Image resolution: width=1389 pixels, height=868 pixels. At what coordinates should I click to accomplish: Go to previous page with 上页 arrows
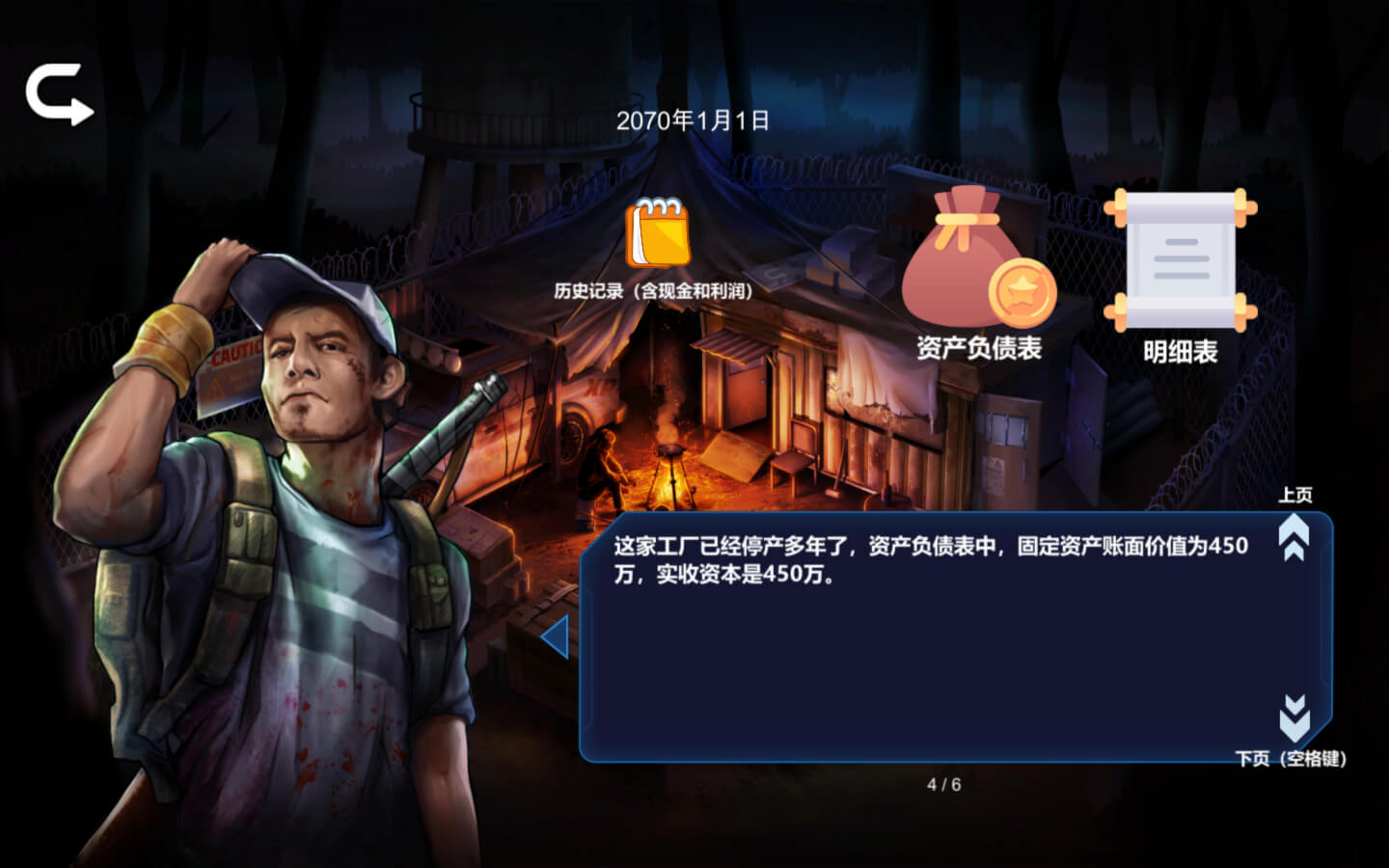[1294, 536]
